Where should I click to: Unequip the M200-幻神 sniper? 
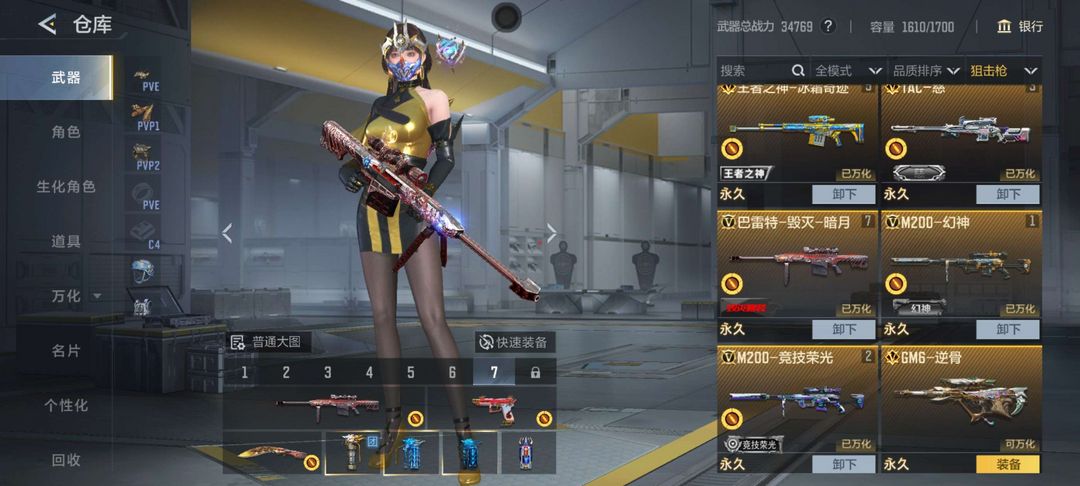coord(1007,329)
